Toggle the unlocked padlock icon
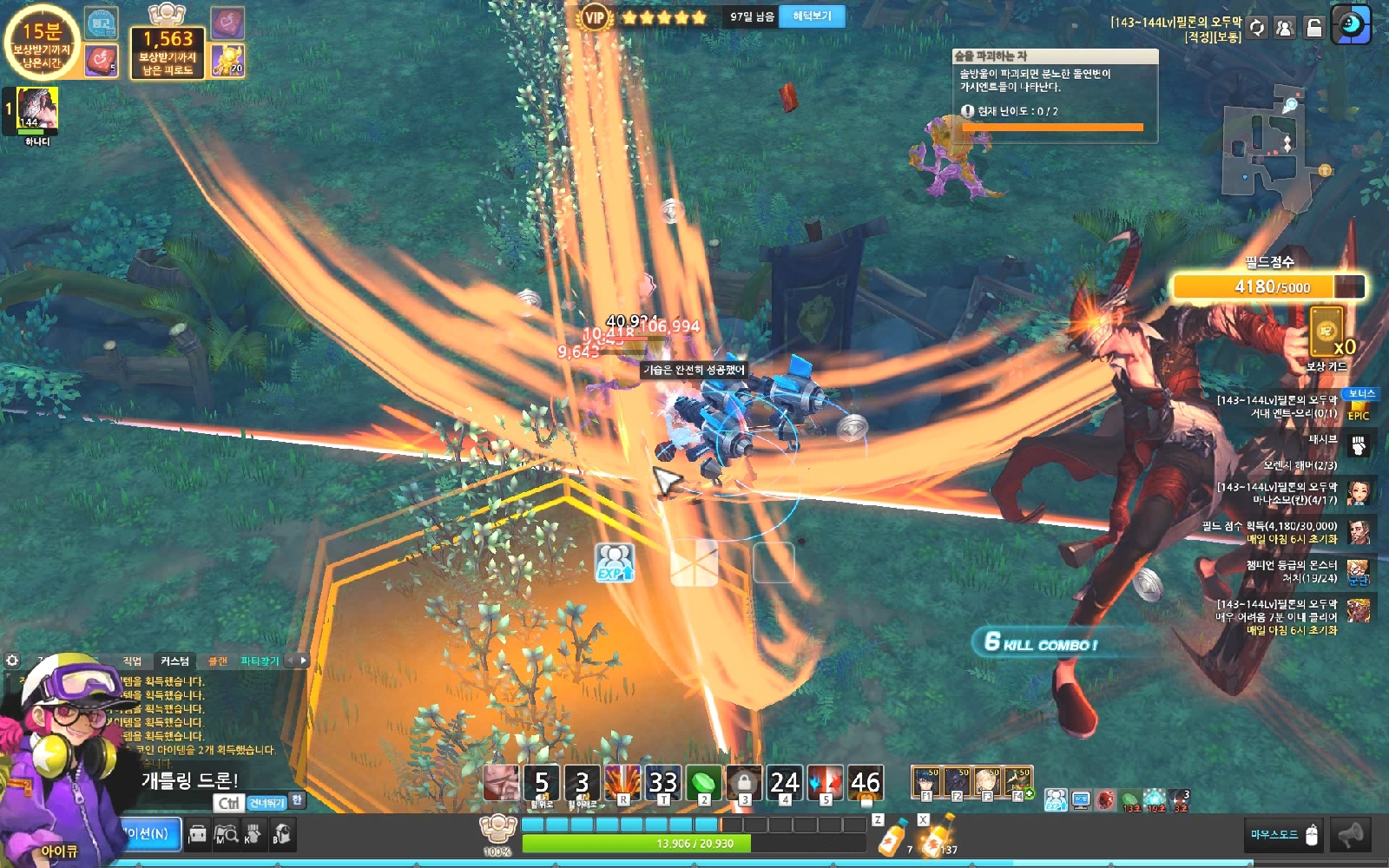Viewport: 1389px width, 868px height. pyautogui.click(x=1314, y=28)
